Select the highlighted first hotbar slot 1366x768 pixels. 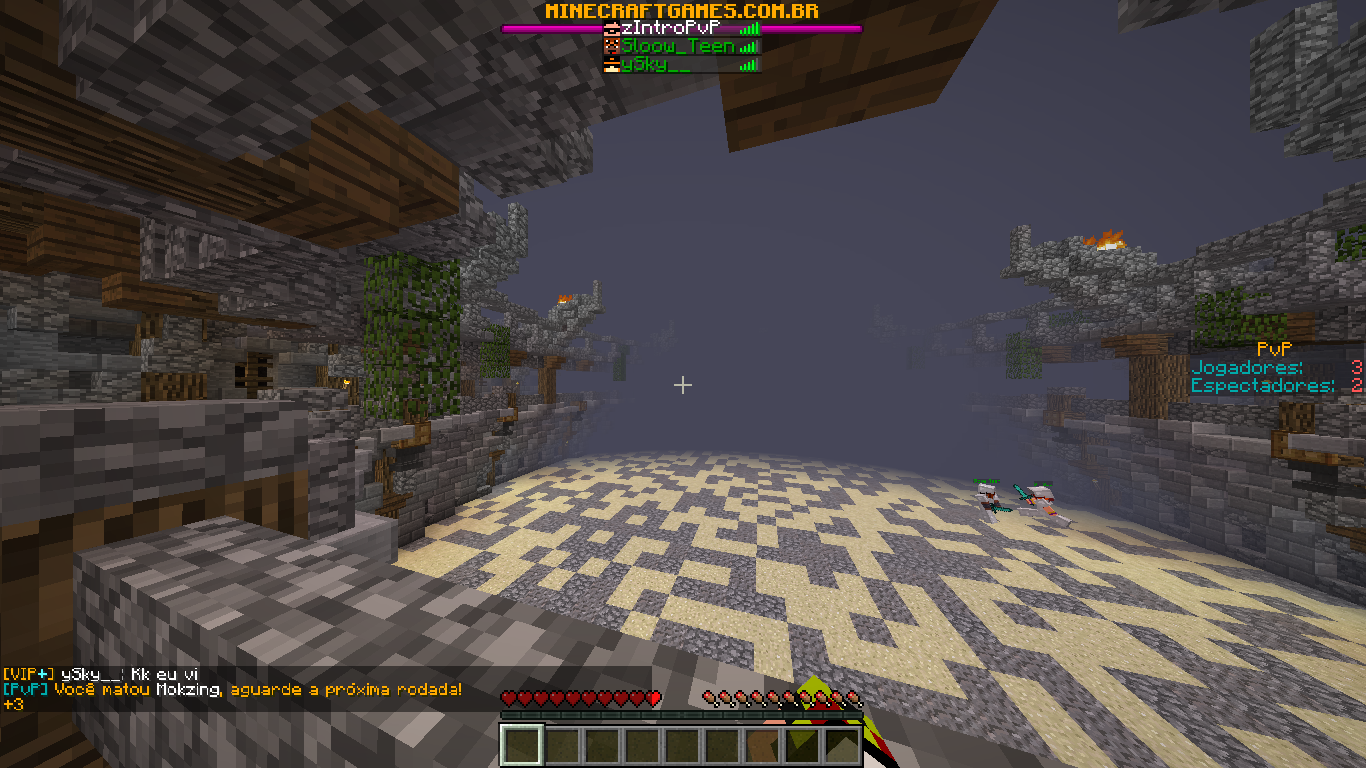521,745
